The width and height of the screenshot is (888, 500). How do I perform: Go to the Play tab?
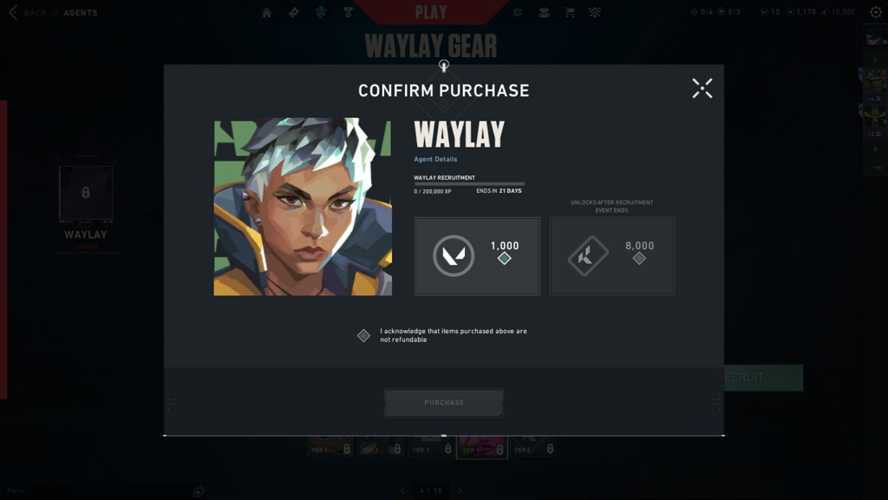(431, 12)
